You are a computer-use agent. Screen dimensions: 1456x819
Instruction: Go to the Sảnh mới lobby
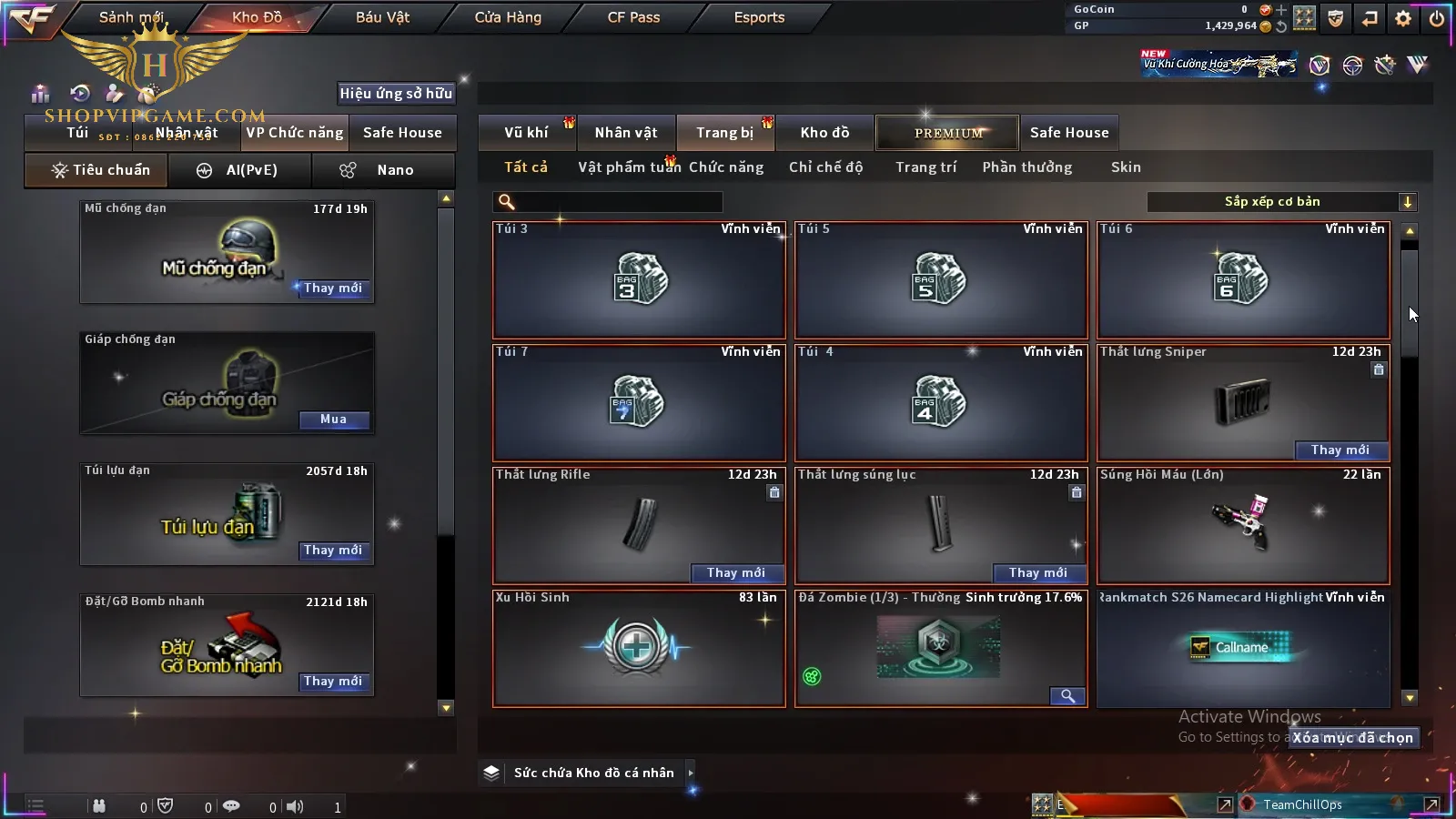131,17
